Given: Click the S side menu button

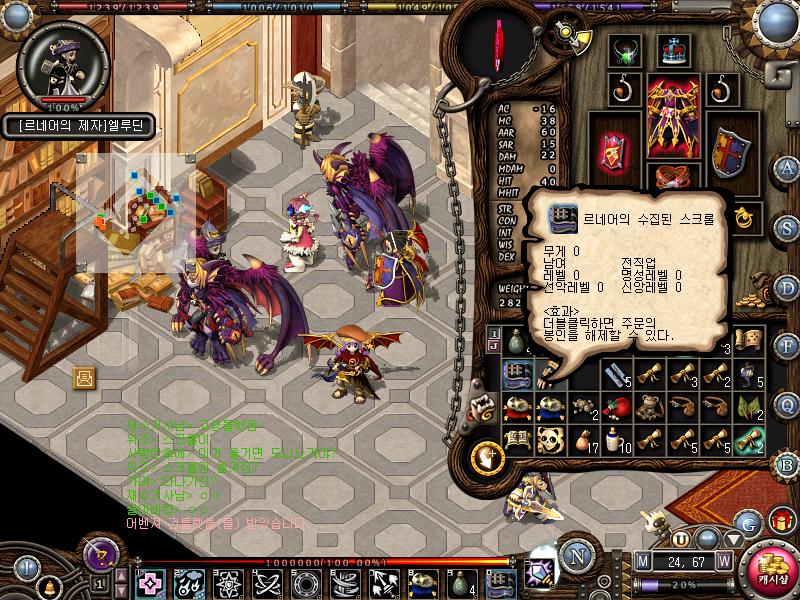Looking at the screenshot, I should 787,225.
